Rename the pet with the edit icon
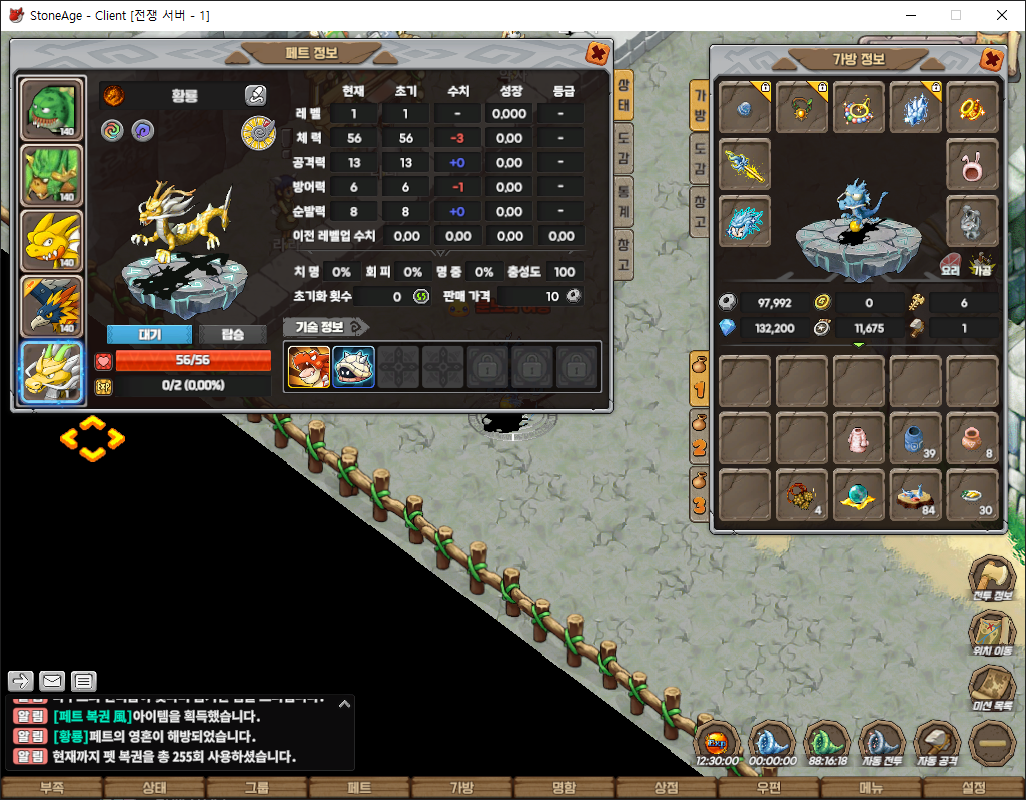The image size is (1026, 800). [255, 96]
